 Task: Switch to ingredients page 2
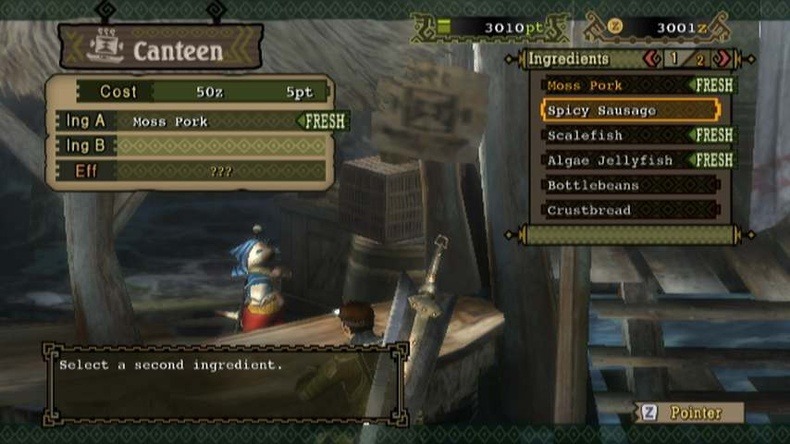(x=700, y=59)
